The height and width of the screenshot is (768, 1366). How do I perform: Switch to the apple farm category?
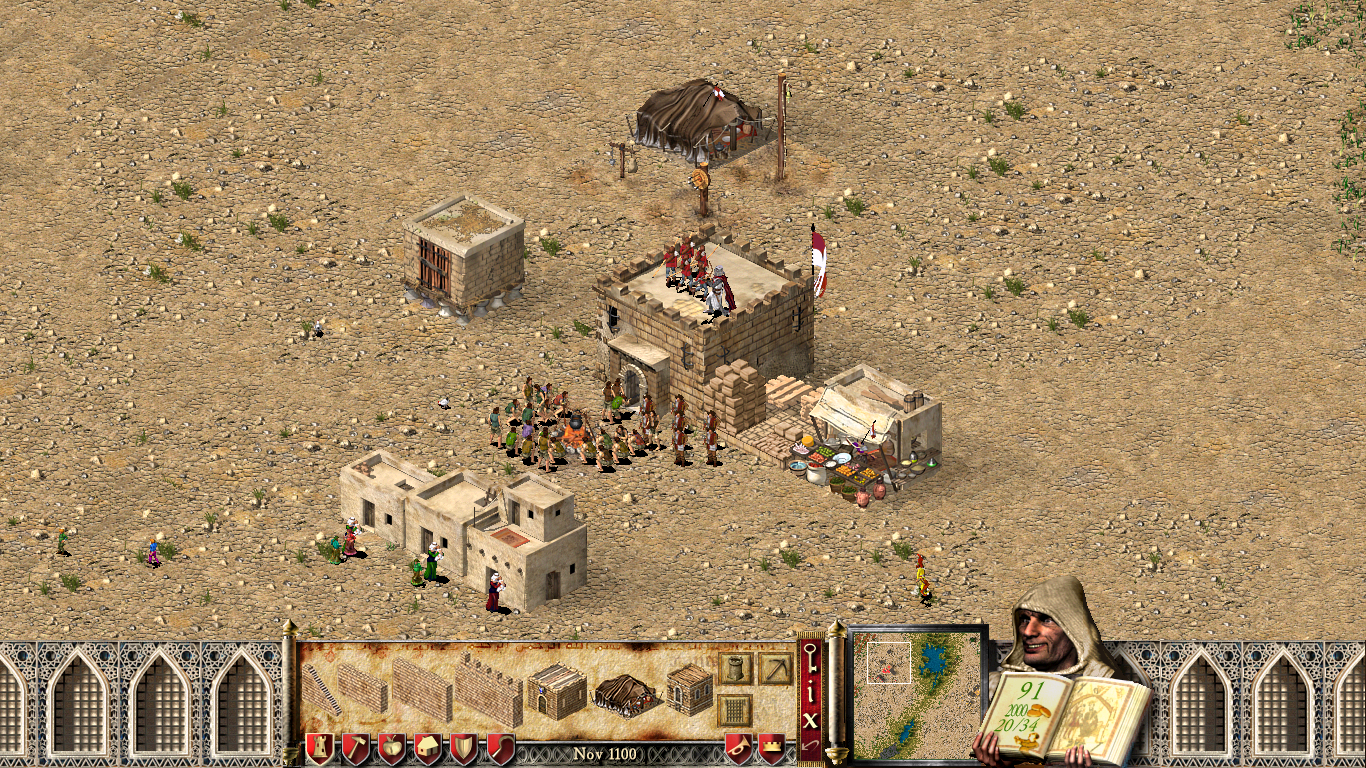point(392,748)
